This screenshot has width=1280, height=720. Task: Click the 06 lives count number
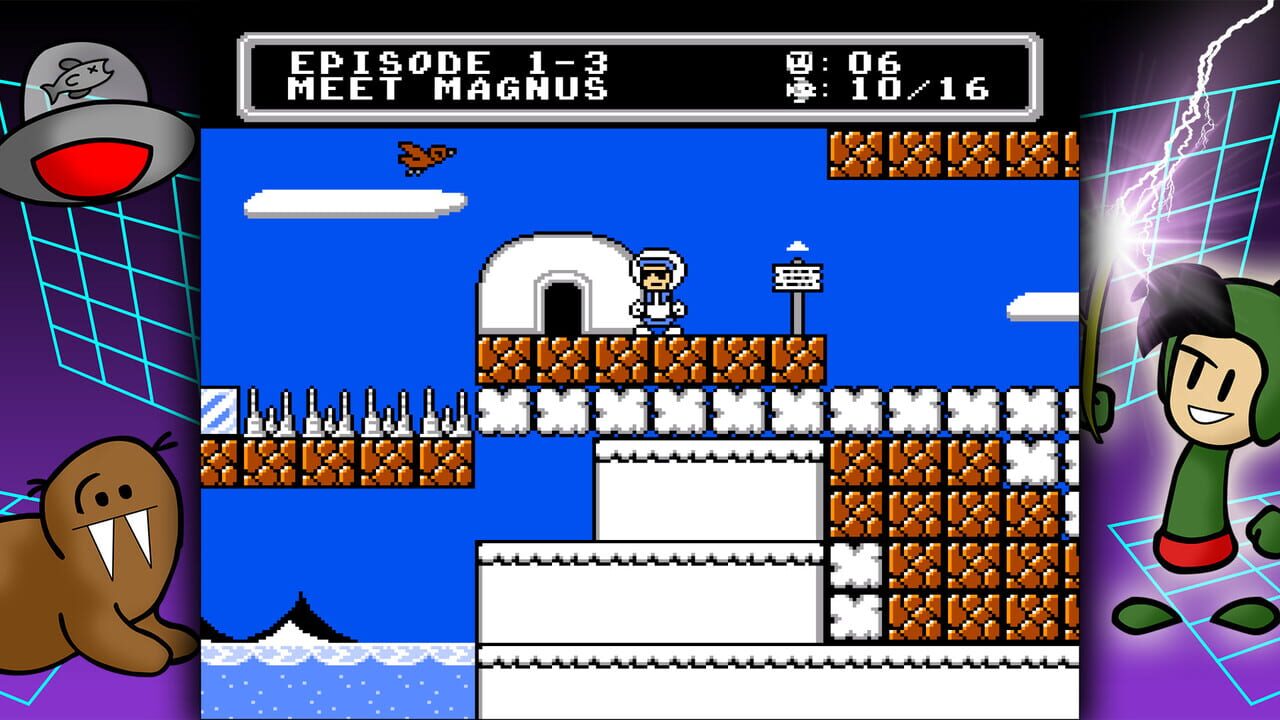[x=869, y=60]
